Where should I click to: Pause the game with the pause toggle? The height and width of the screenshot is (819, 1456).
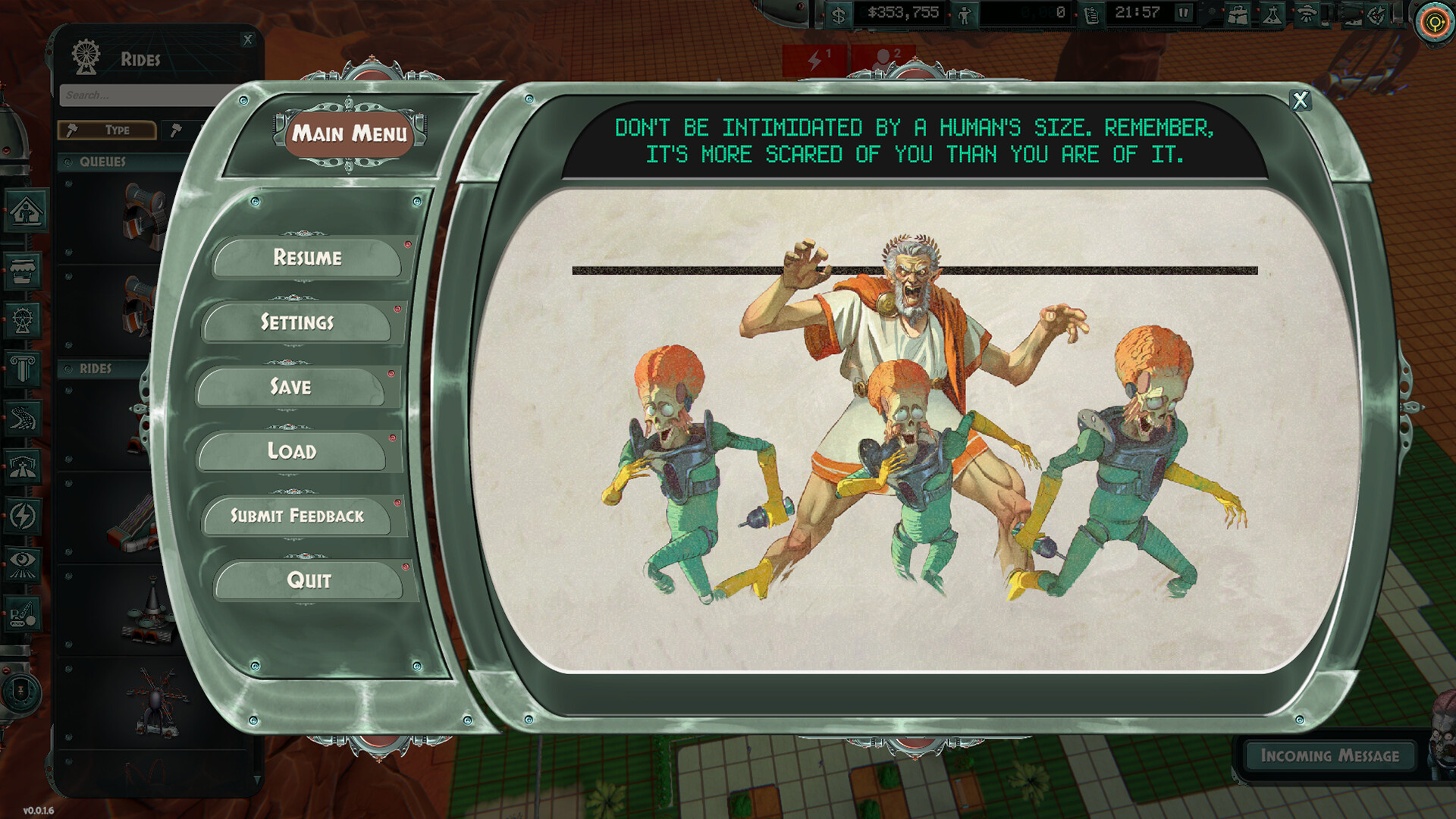click(1184, 12)
